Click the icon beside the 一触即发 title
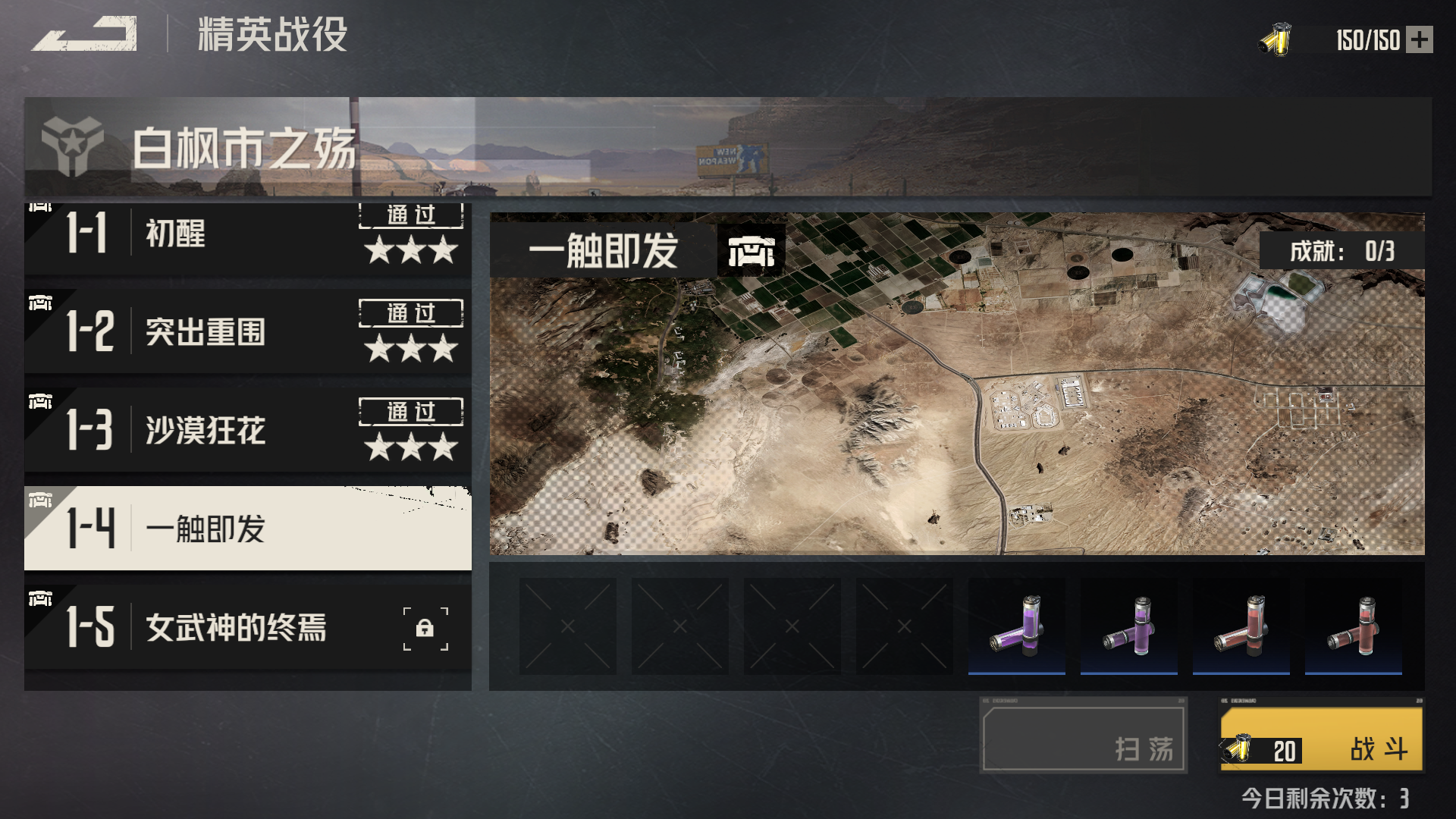Viewport: 1456px width, 819px height. pyautogui.click(x=751, y=251)
